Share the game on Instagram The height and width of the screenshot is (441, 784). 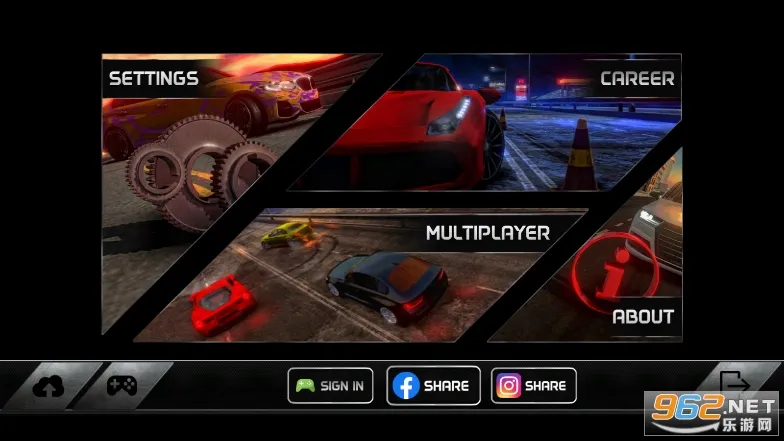[x=534, y=385]
